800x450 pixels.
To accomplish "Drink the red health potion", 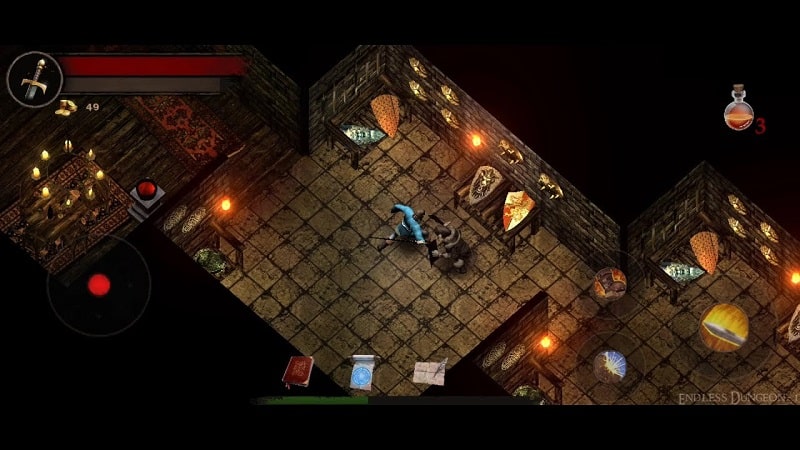I will 738,108.
